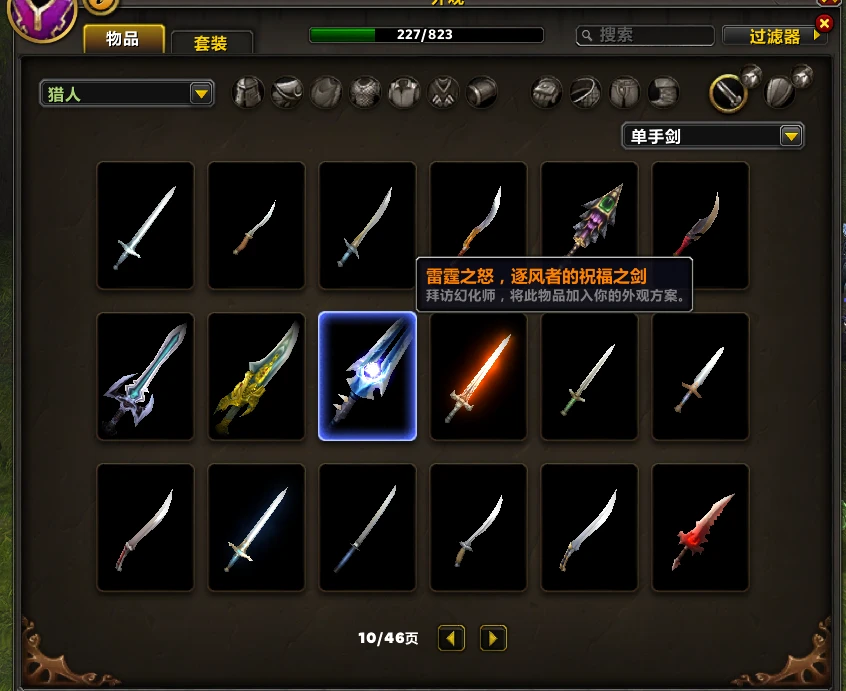This screenshot has width=846, height=691.
Task: Select the gold-ringed main hand weapon slot
Action: pos(729,93)
